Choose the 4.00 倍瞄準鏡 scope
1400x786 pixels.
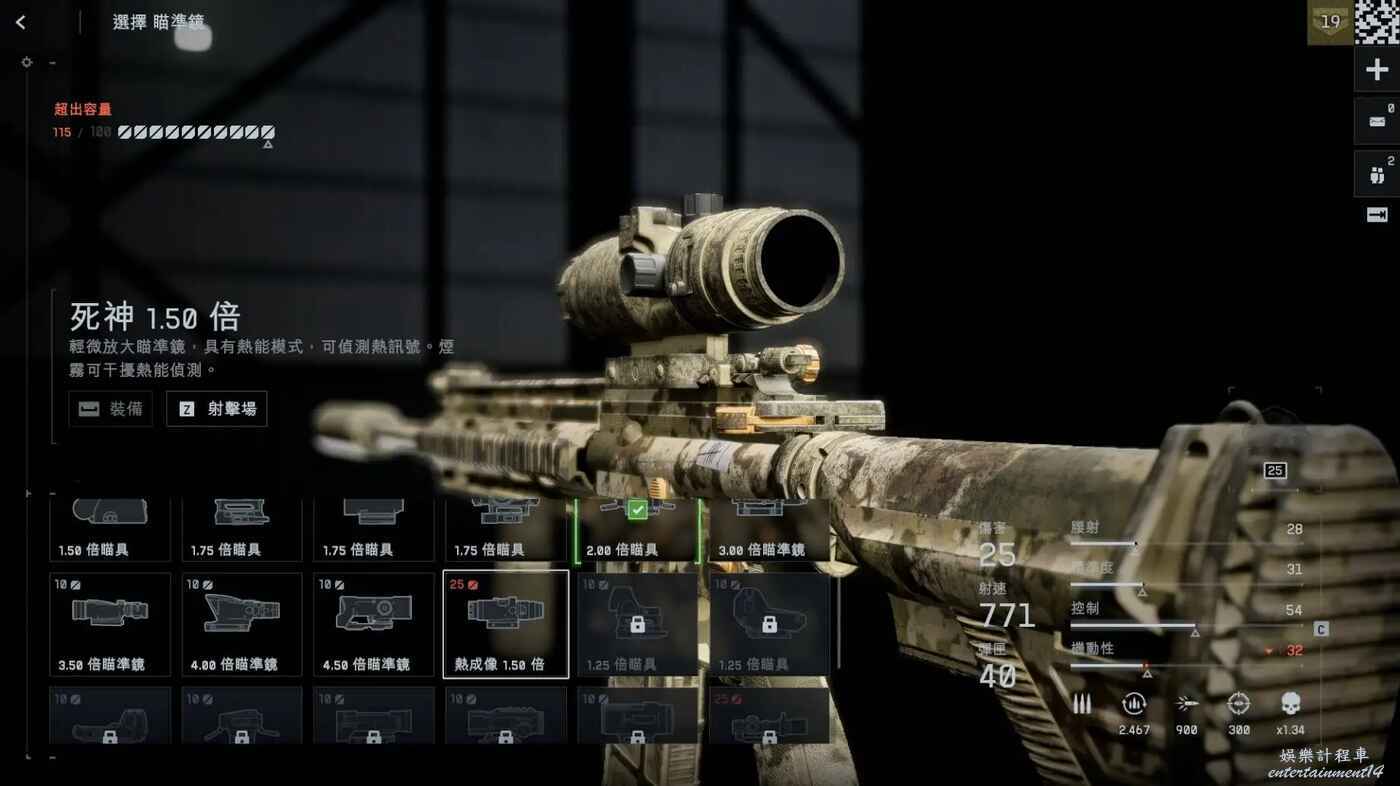coord(242,624)
